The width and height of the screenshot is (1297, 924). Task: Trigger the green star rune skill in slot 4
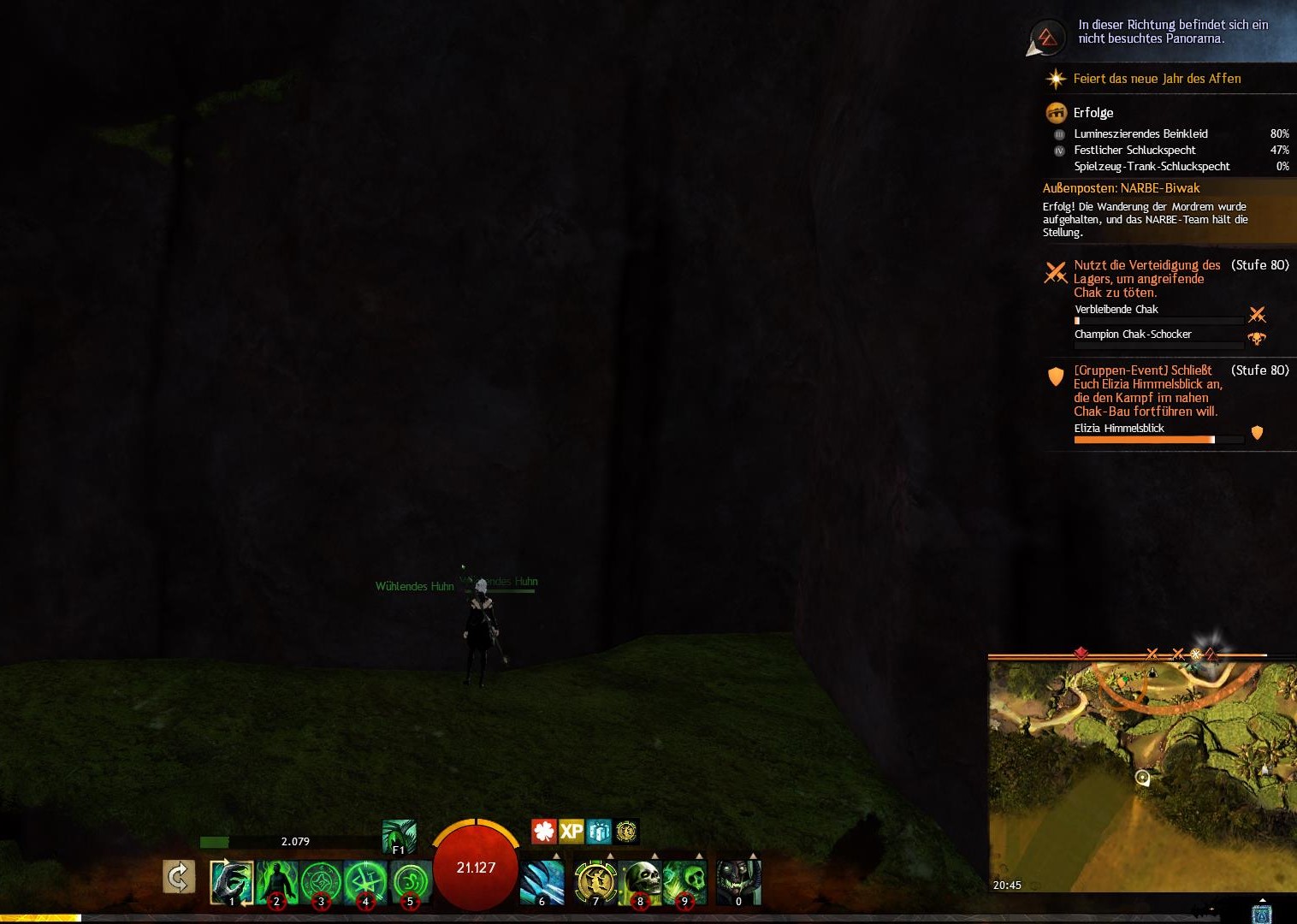pos(365,882)
